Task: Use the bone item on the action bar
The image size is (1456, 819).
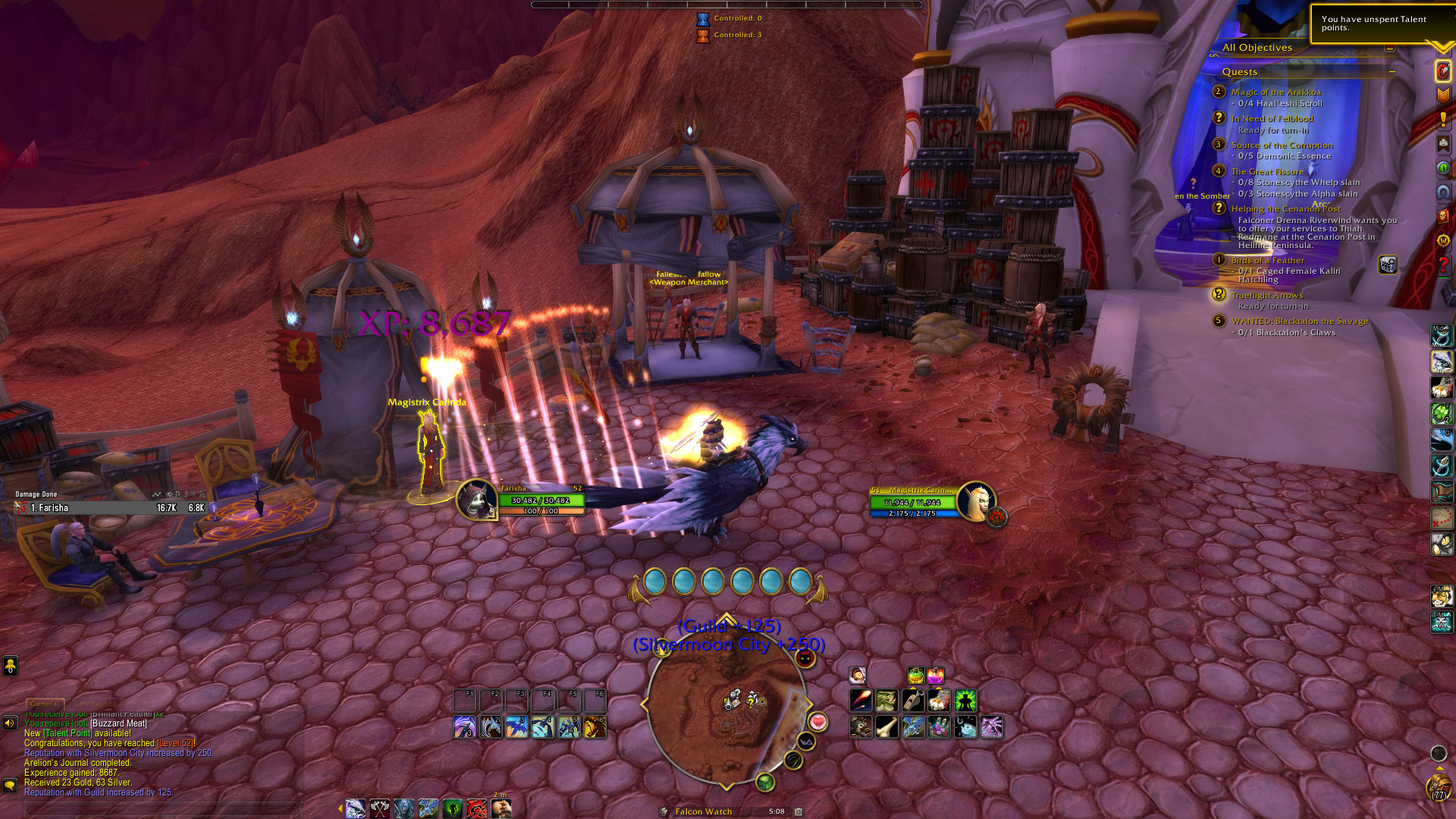Action: pos(886,727)
